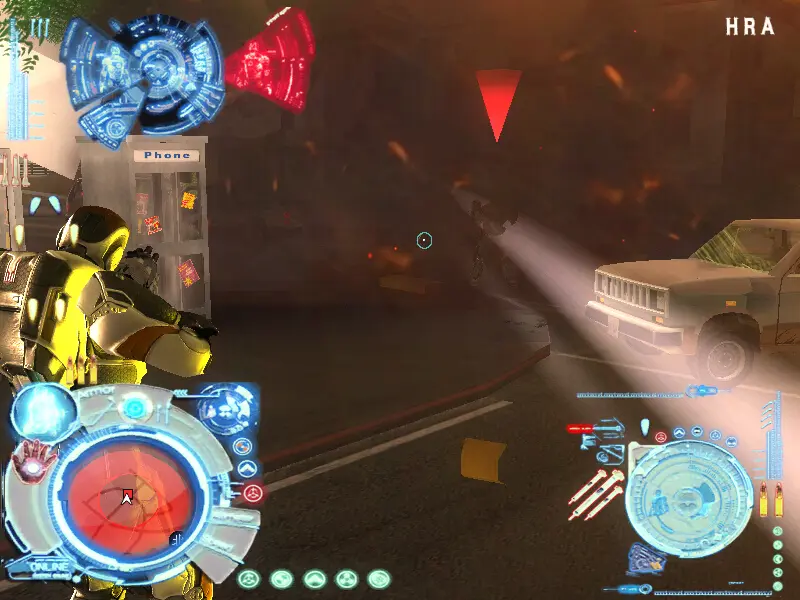Click the ONLINE status indicator
Viewport: 800px width, 600px height.
pos(47,567)
